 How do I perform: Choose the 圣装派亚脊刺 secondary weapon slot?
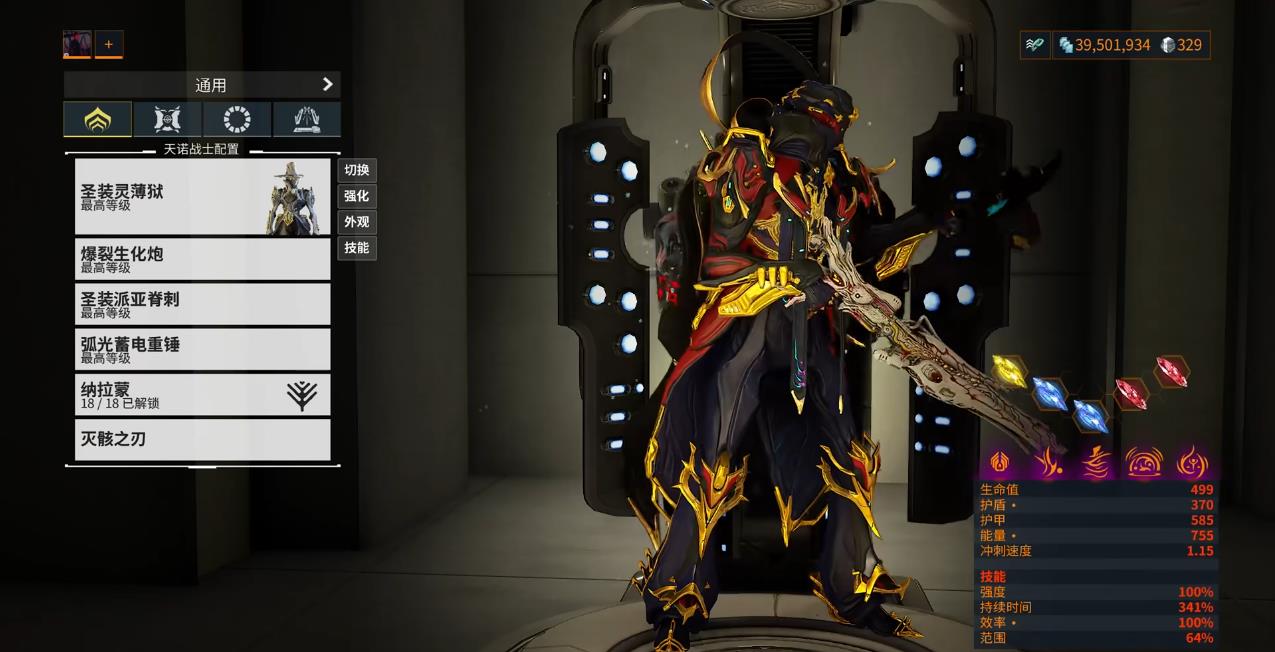pyautogui.click(x=202, y=304)
